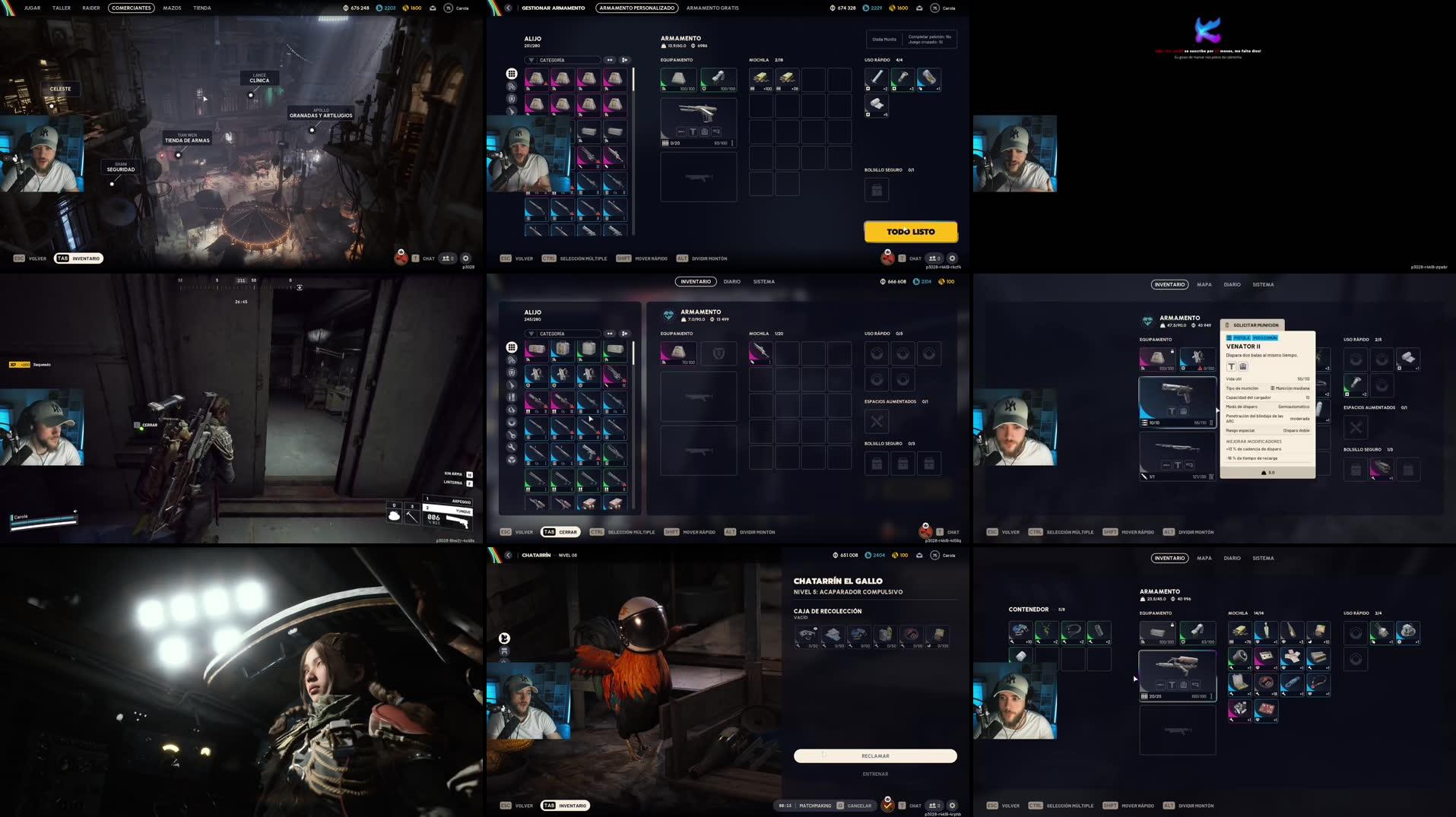1456x817 pixels.
Task: Click the squad/party icon beside the chat icon
Action: tap(933, 258)
